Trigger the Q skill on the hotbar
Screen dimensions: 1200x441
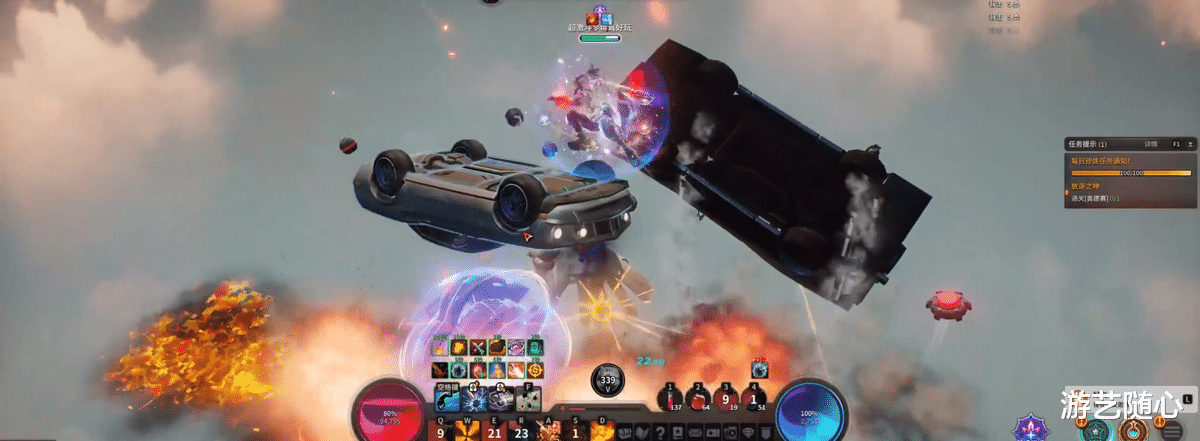click(441, 430)
